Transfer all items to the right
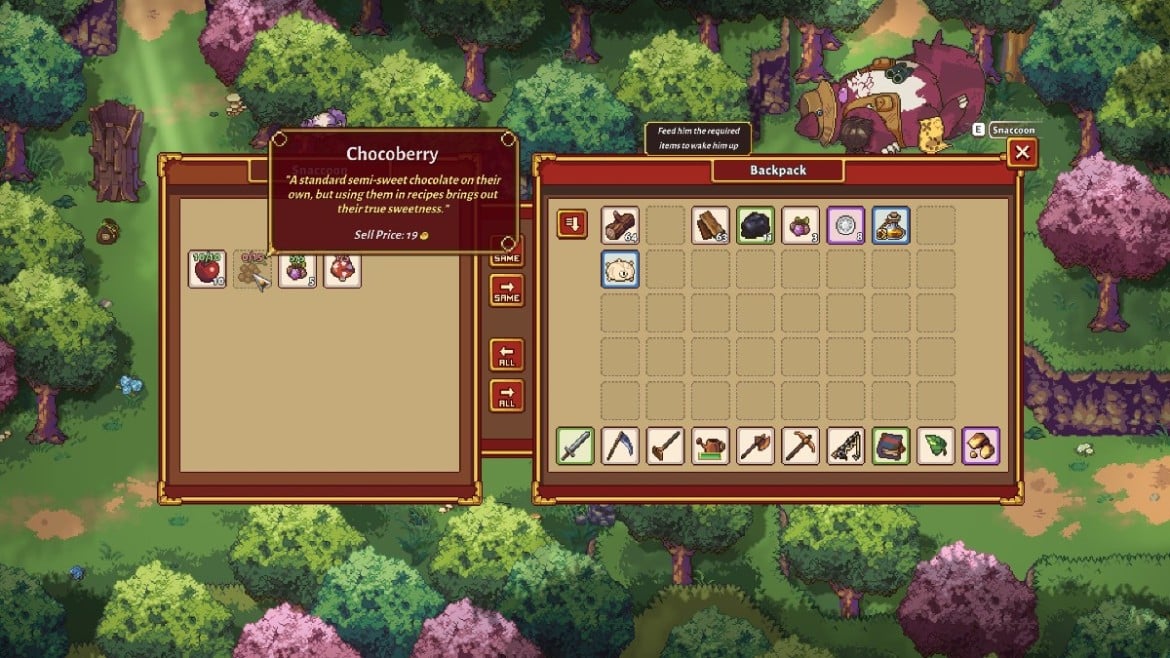 507,394
